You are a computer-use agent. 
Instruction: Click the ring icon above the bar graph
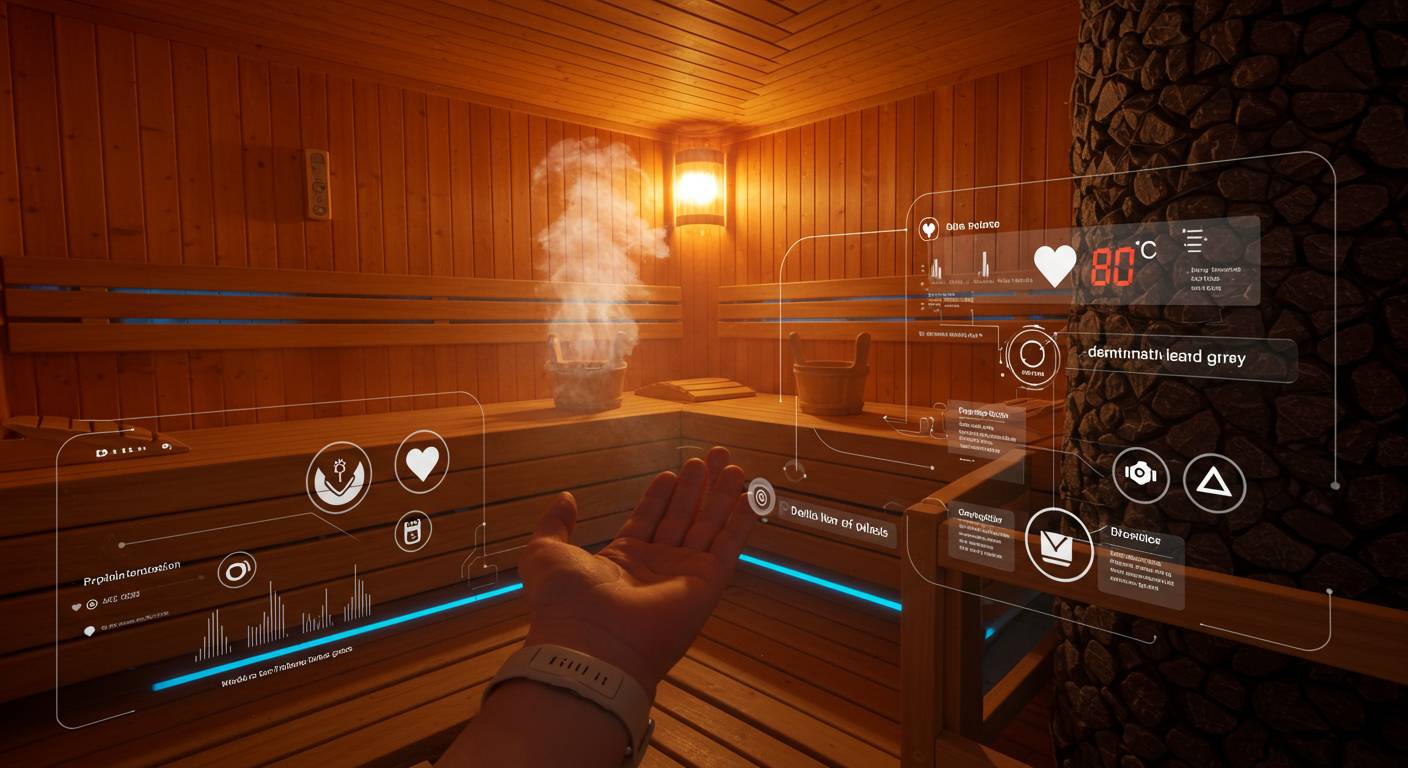point(237,570)
